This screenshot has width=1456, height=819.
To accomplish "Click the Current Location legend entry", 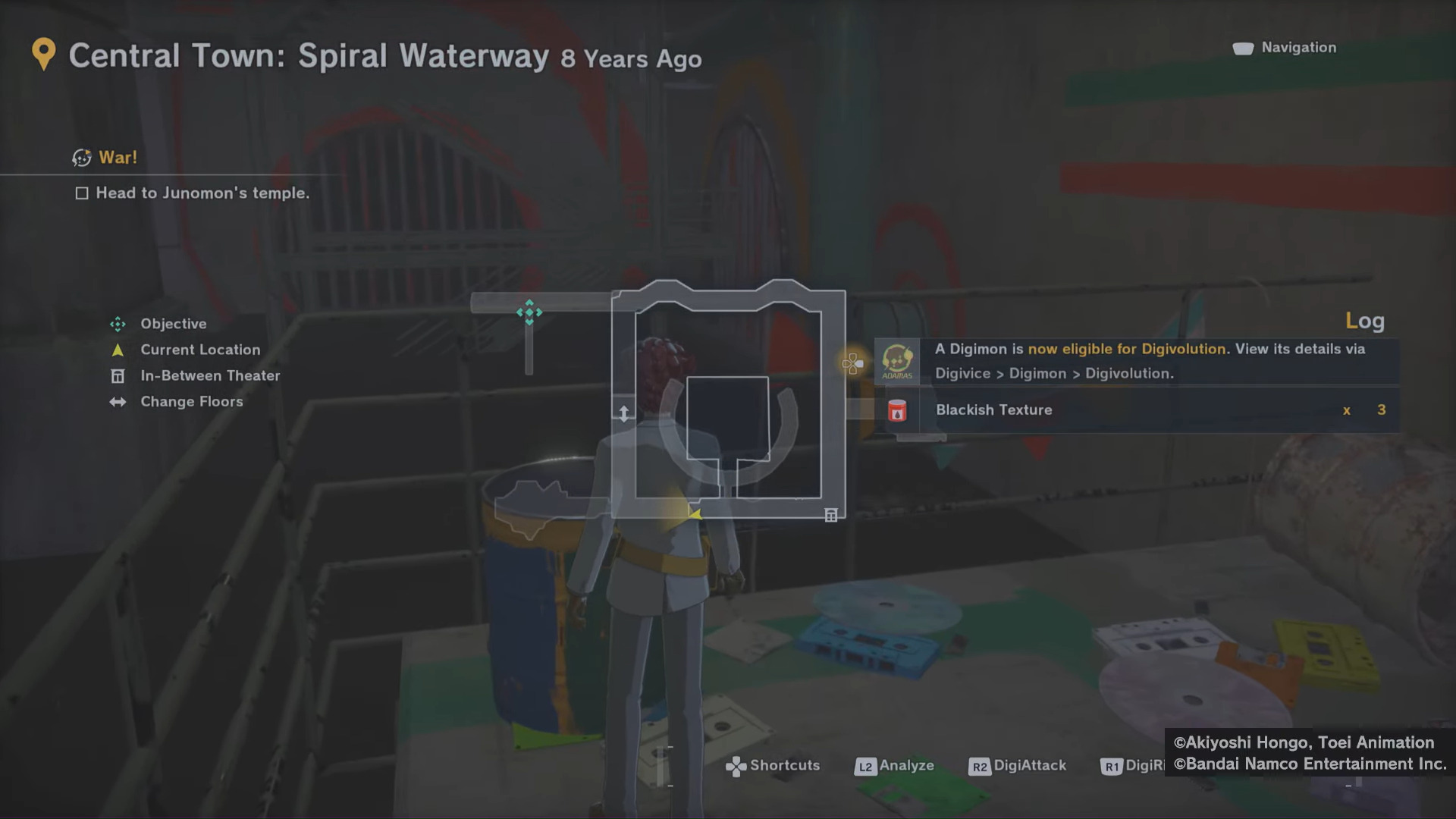I will click(x=199, y=350).
